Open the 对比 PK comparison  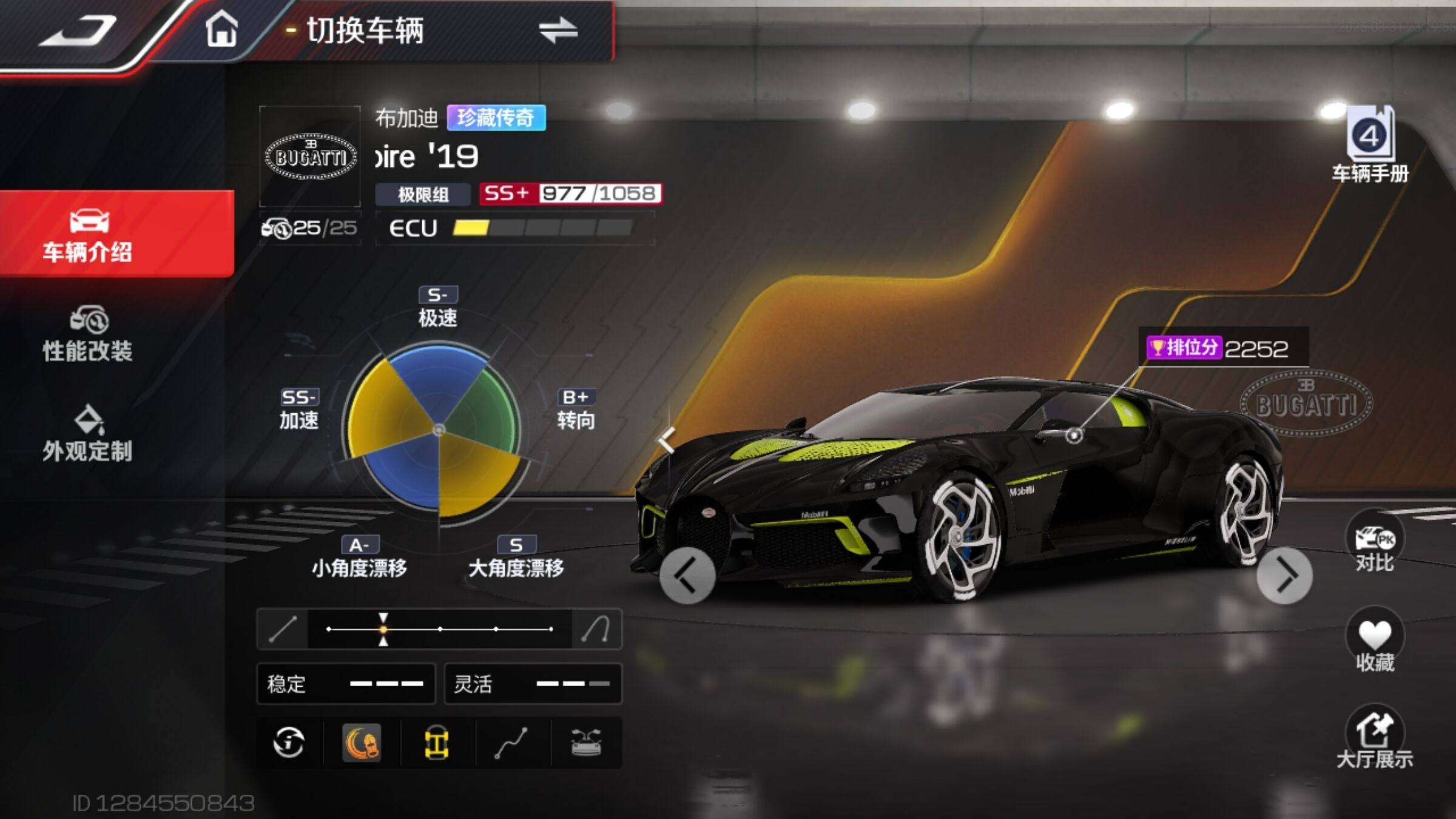click(1375, 544)
